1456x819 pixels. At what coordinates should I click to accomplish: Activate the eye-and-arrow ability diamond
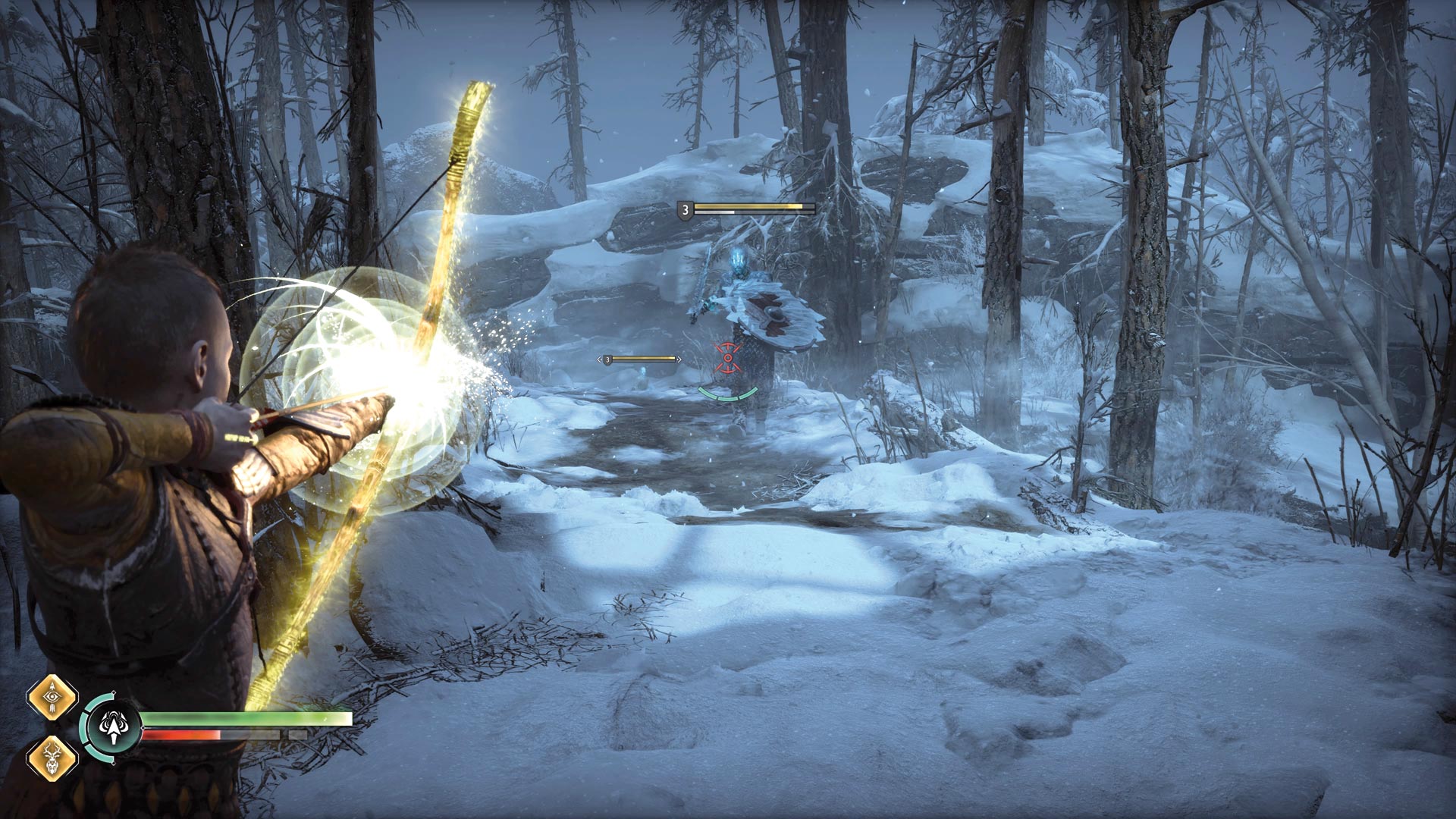click(52, 696)
